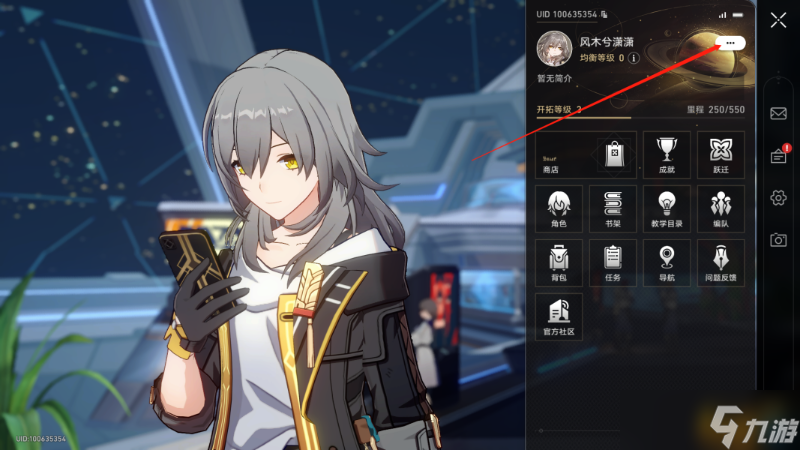Close the phone menu with the X
Screen dimensions: 800x450
pyautogui.click(x=778, y=19)
